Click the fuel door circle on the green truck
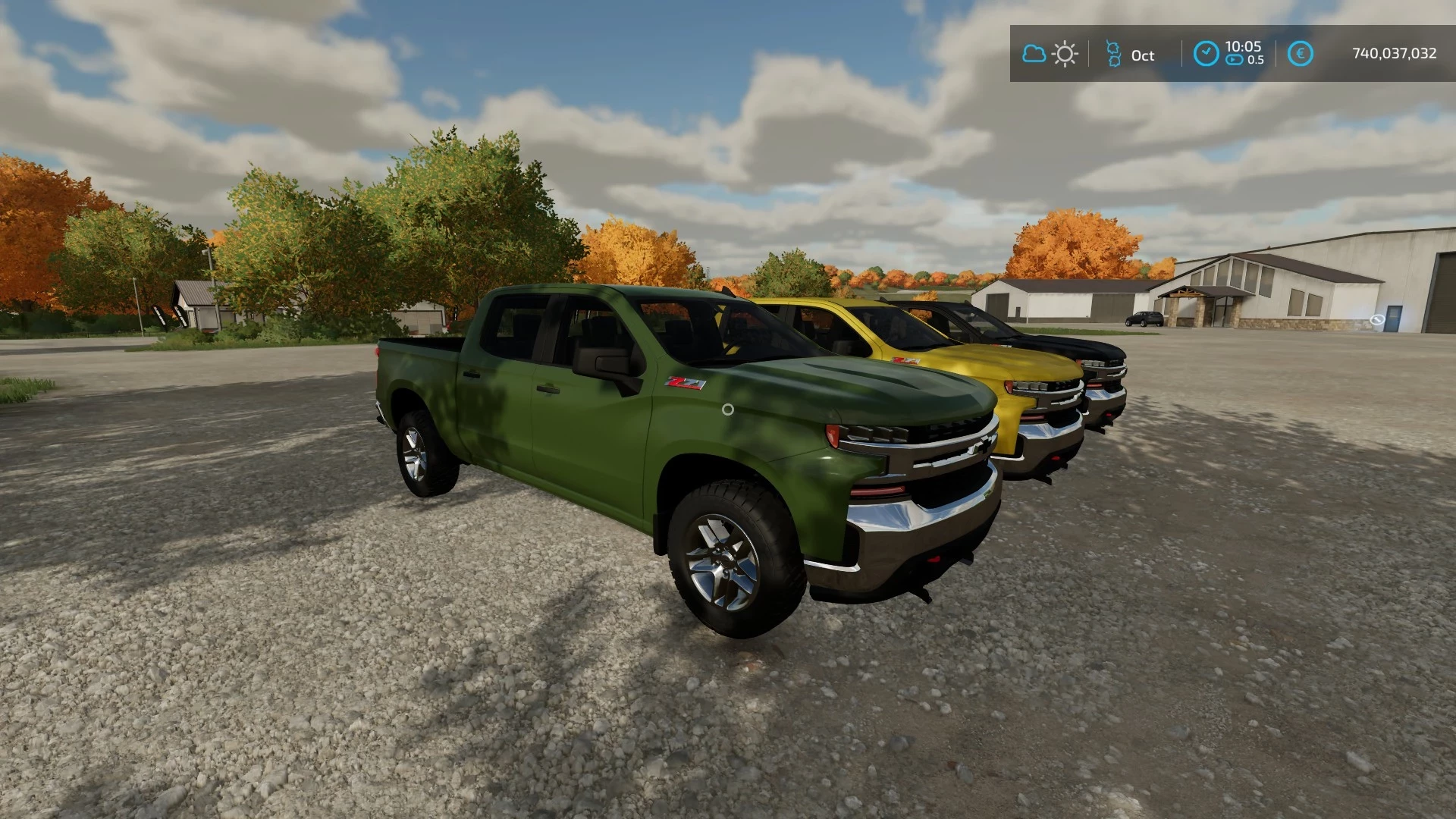The image size is (1456, 819). tap(728, 409)
